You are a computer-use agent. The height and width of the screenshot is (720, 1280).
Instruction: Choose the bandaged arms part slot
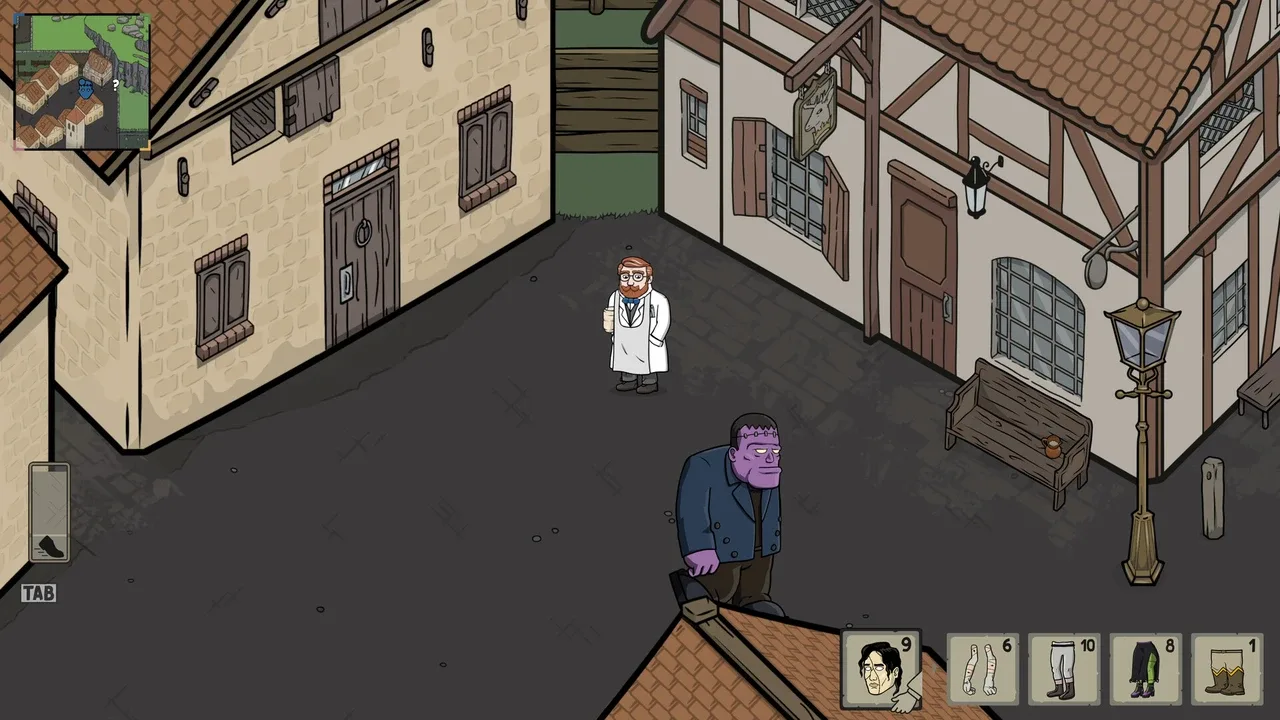[x=982, y=669]
